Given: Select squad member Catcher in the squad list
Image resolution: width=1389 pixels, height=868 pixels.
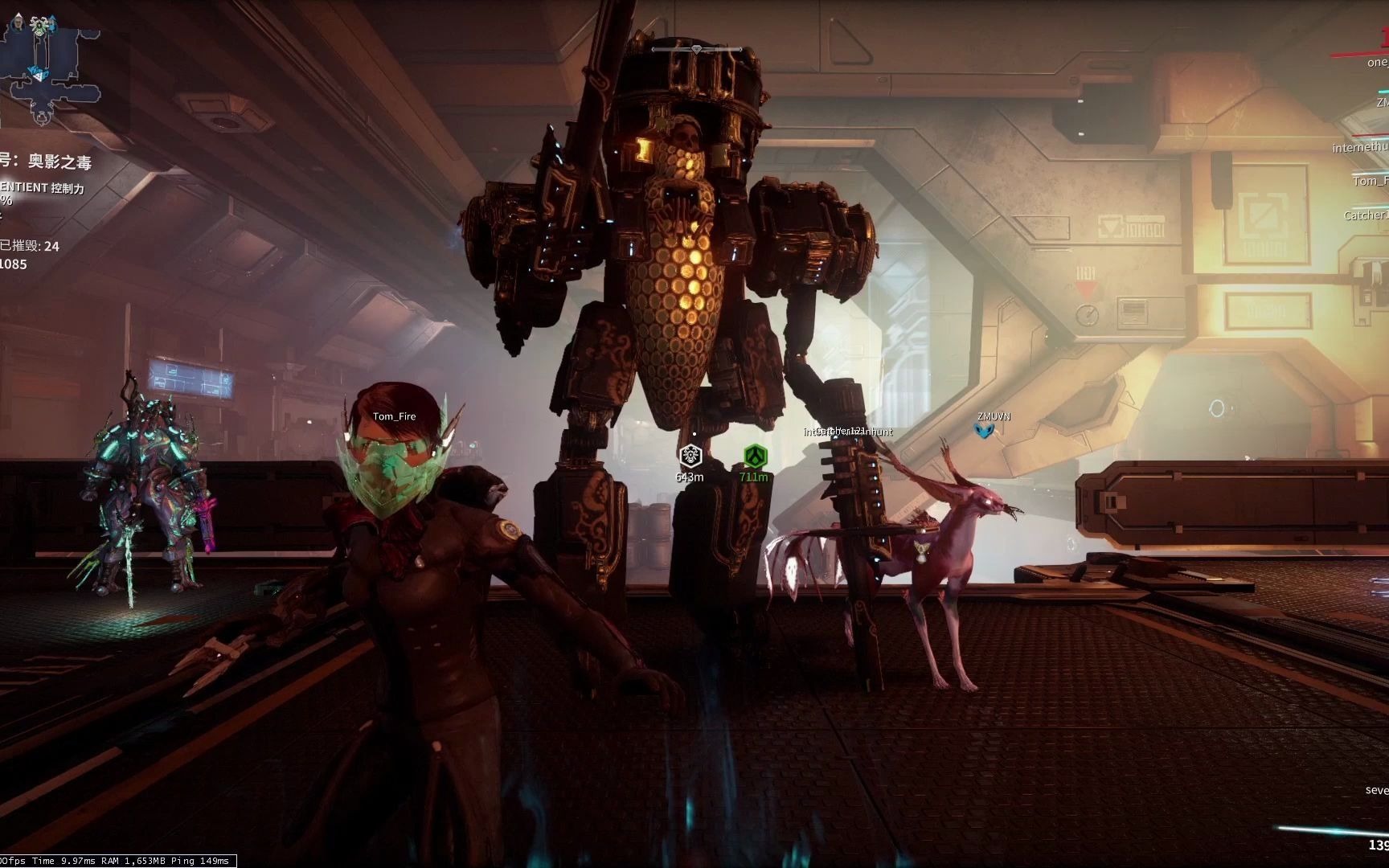Looking at the screenshot, I should click(x=1366, y=215).
